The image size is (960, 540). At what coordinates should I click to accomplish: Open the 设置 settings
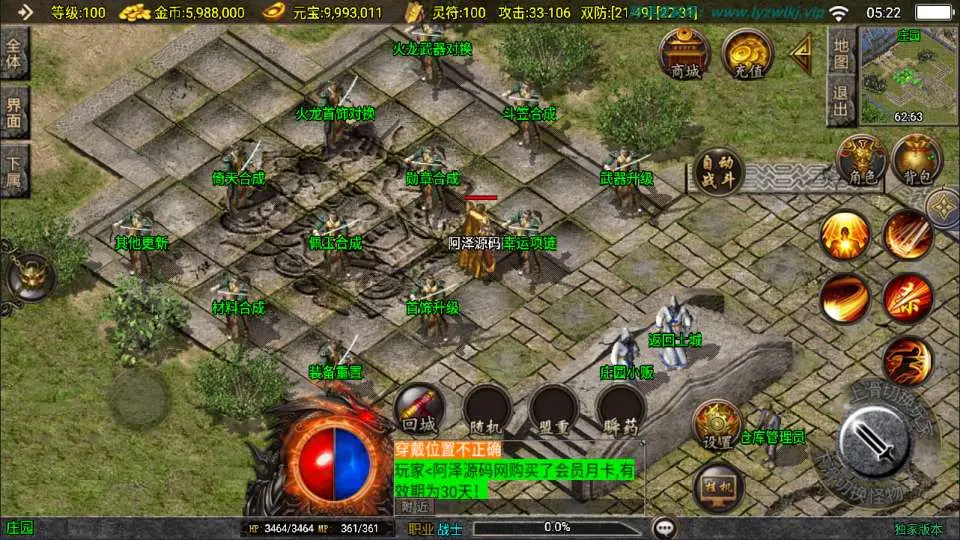(x=717, y=424)
